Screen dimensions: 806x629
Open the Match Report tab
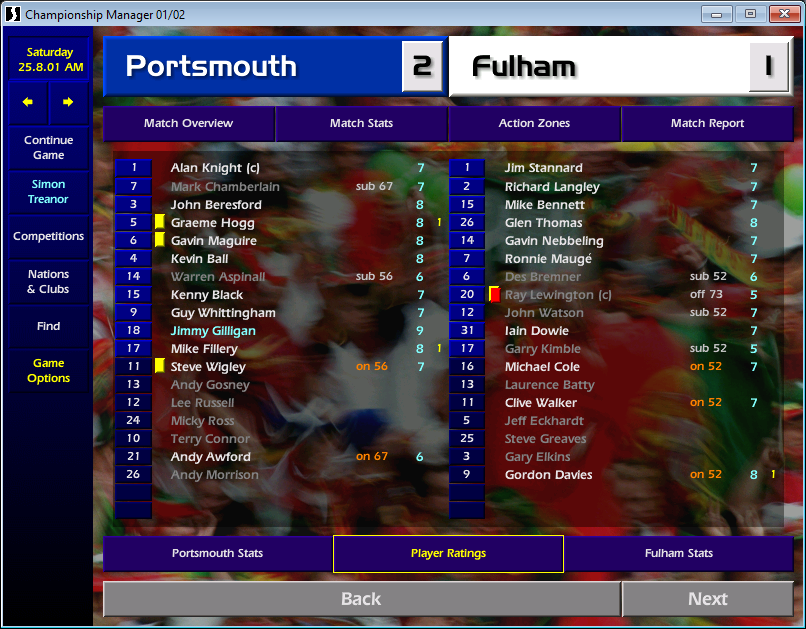[x=707, y=123]
